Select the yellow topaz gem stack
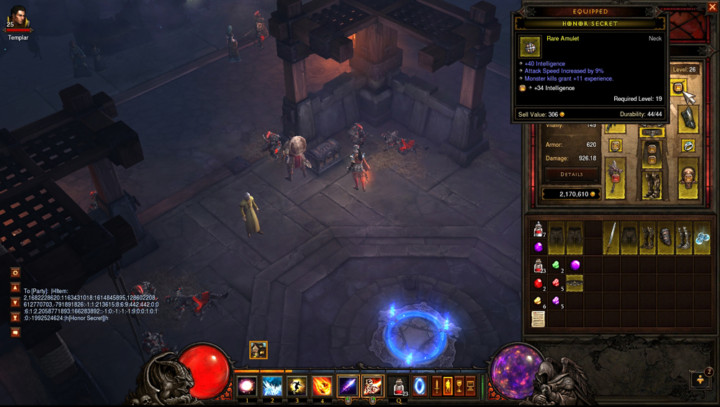 (x=538, y=300)
